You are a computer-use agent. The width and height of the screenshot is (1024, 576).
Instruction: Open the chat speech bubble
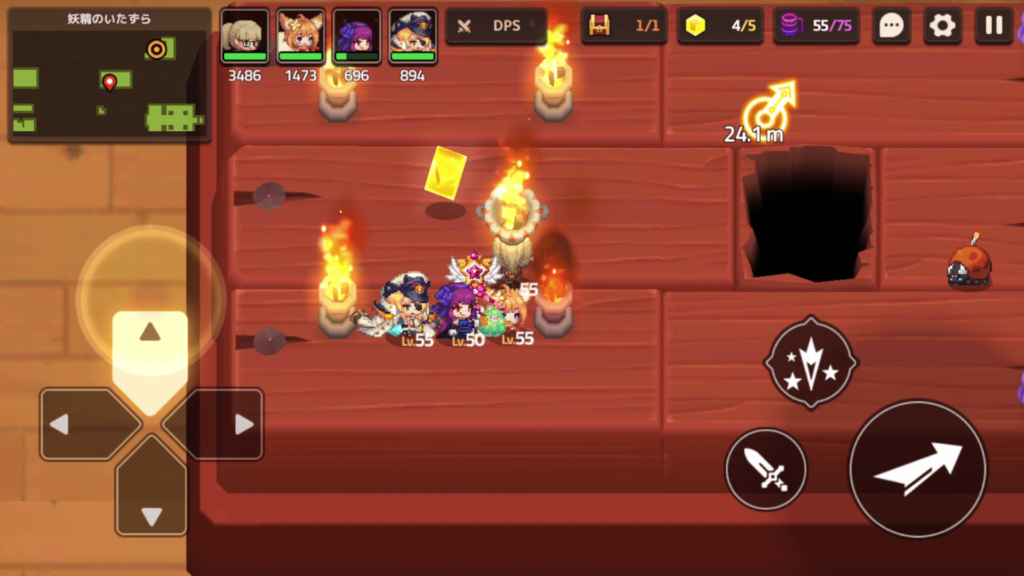pyautogui.click(x=890, y=26)
